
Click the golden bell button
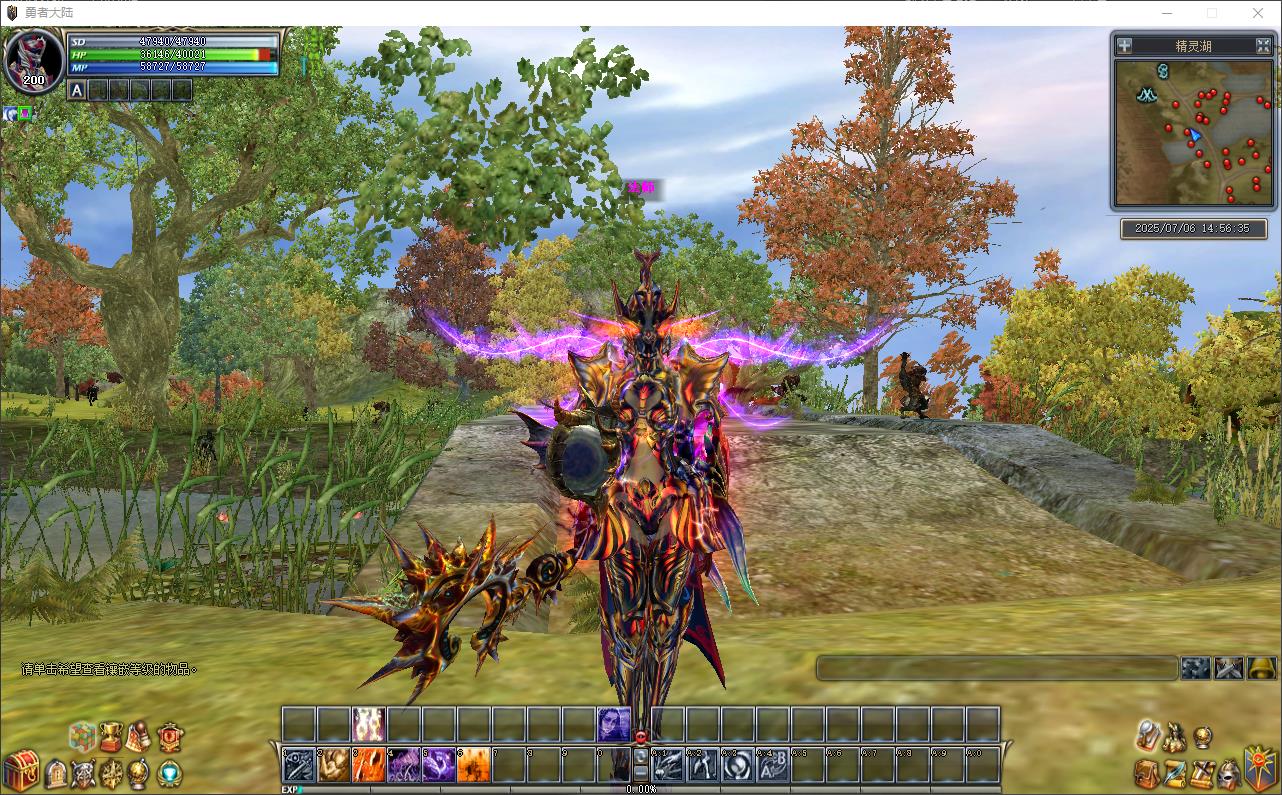click(x=1261, y=668)
